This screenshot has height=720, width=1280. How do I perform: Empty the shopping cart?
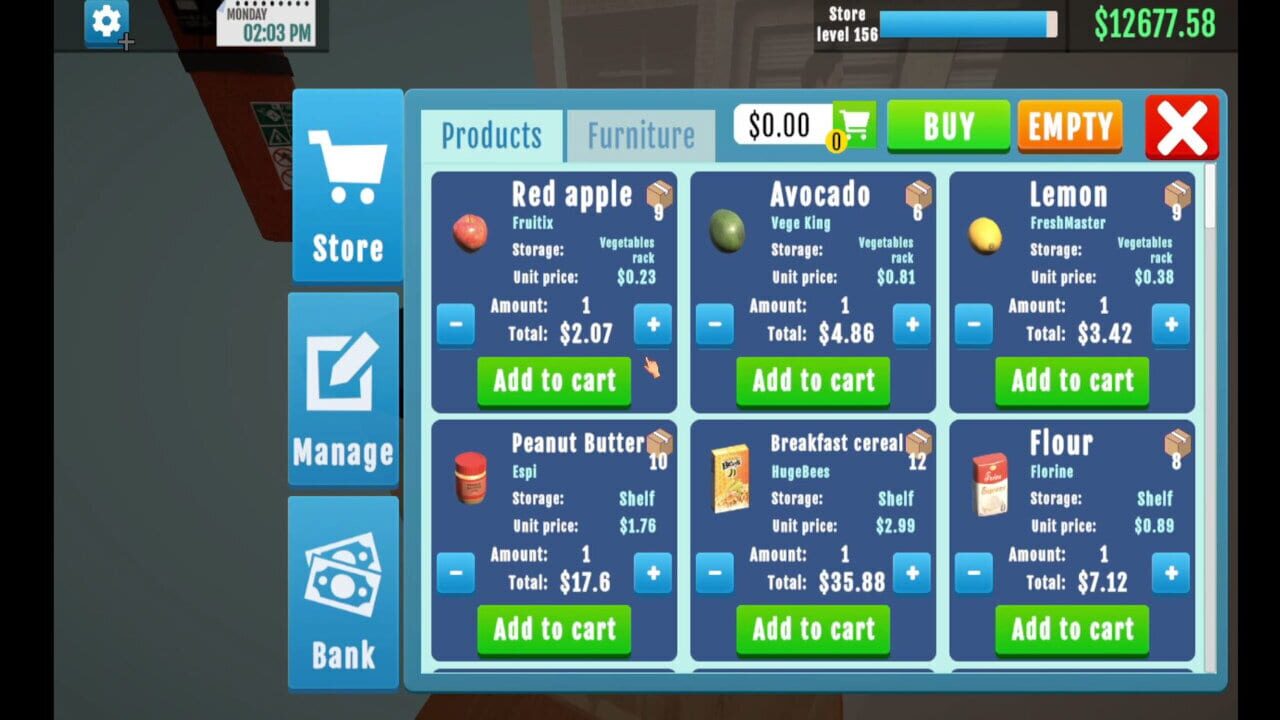(1070, 126)
